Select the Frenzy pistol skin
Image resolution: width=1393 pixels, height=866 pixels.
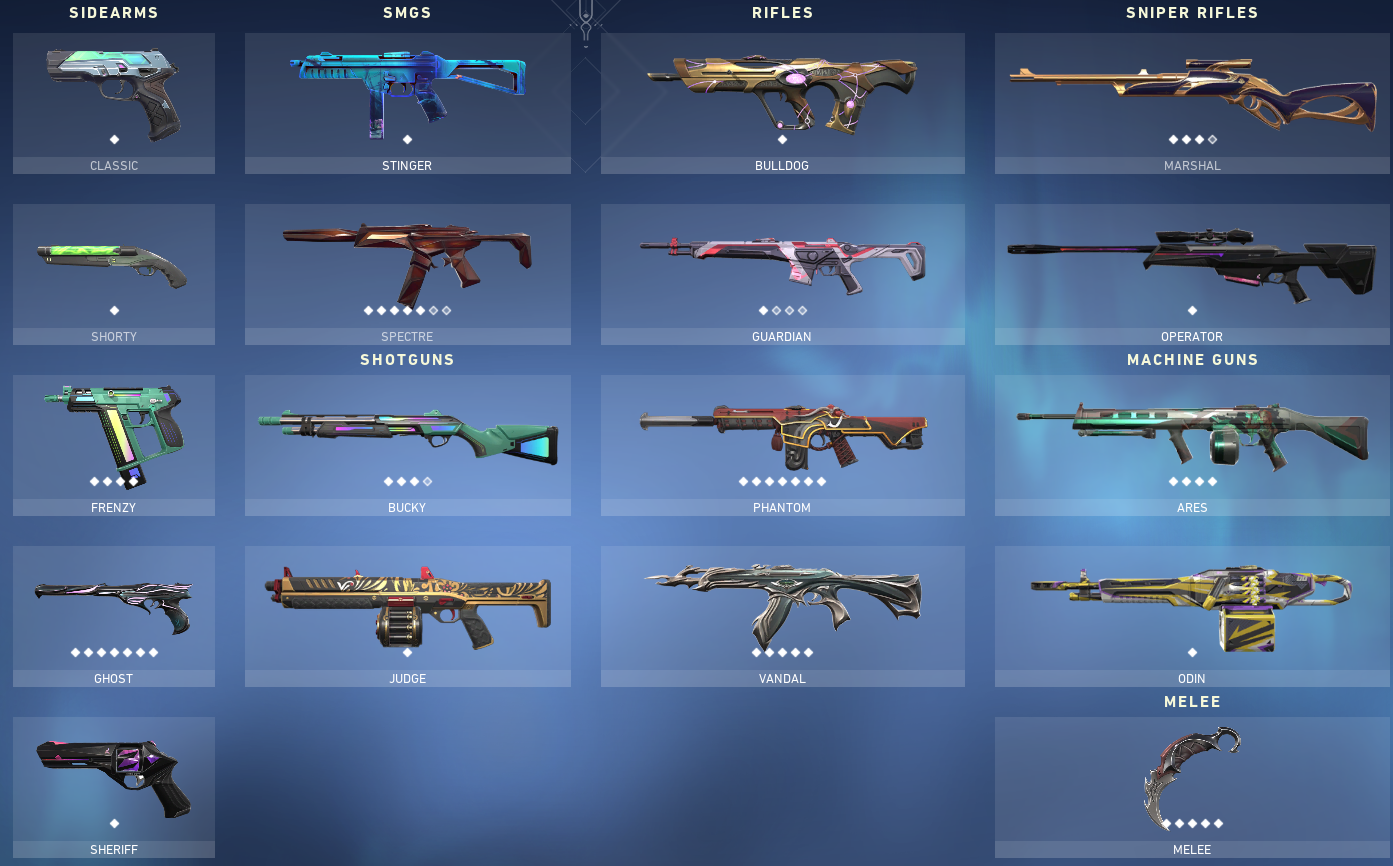tap(113, 435)
